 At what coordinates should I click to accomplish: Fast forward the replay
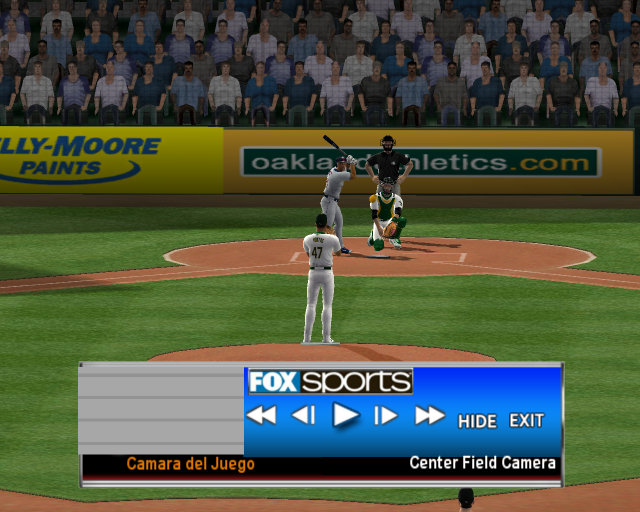429,415
